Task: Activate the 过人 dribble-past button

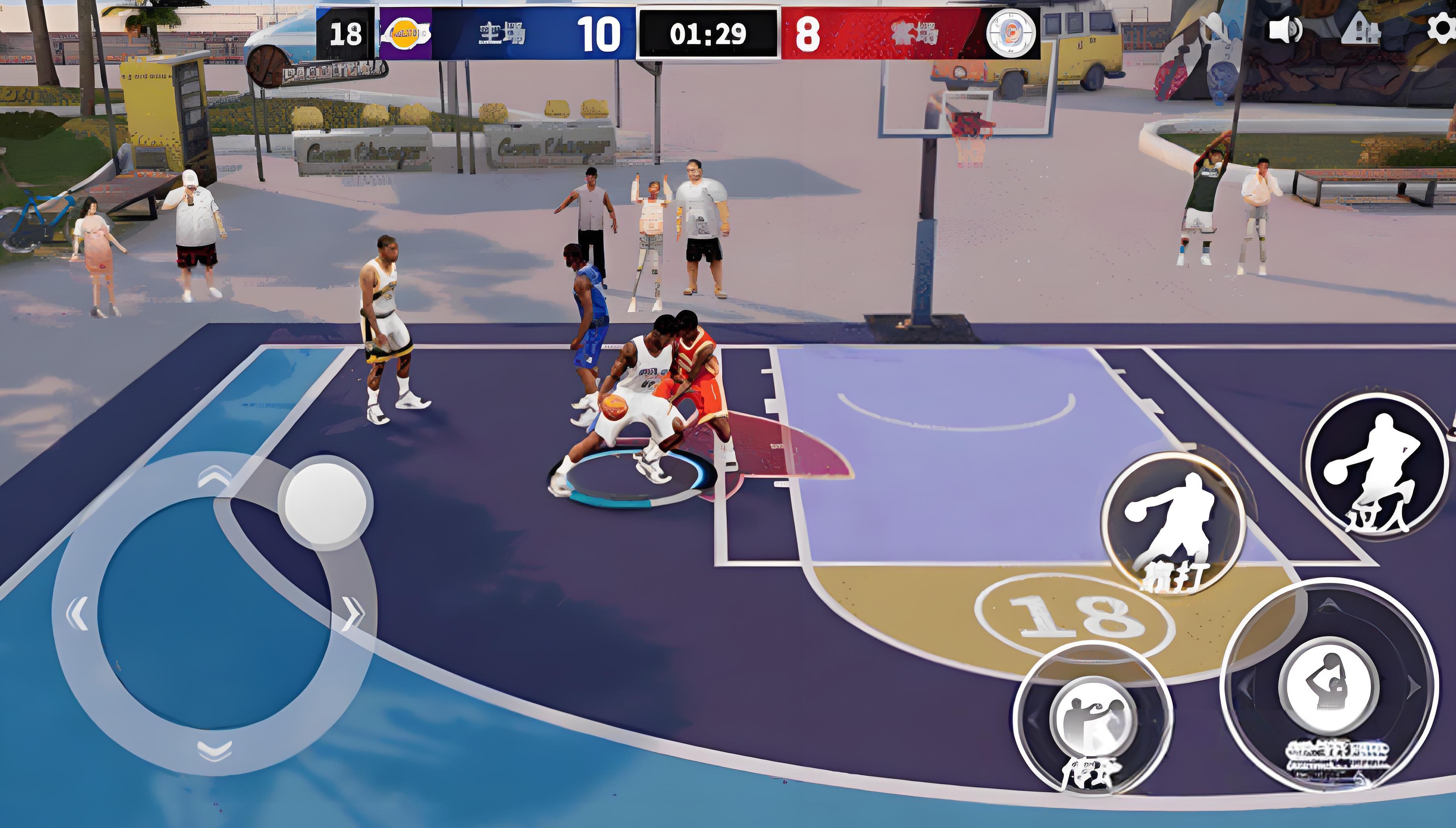Action: pyautogui.click(x=1376, y=465)
